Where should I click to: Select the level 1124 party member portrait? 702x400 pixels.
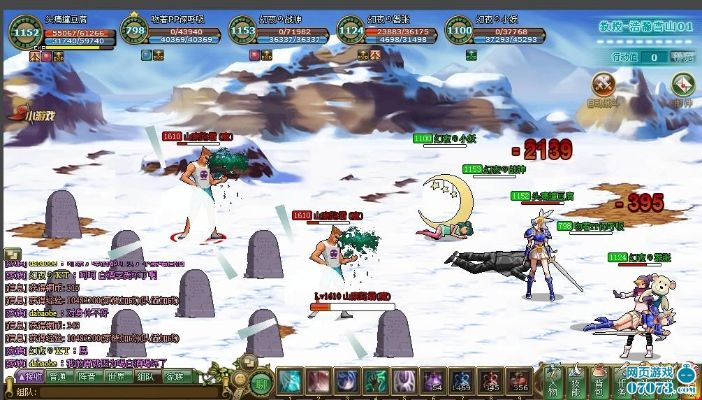point(351,32)
